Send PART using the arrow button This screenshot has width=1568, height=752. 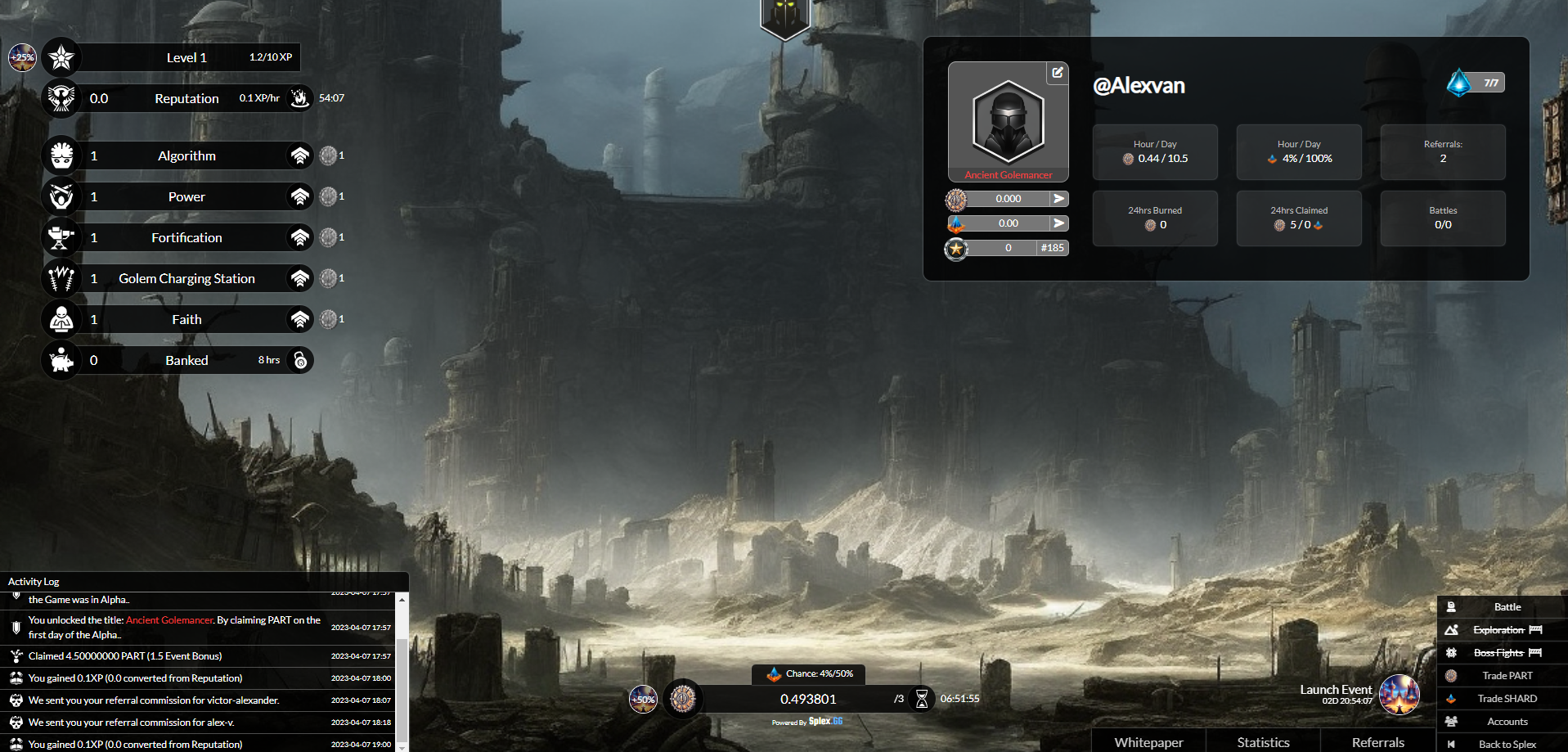(1059, 199)
